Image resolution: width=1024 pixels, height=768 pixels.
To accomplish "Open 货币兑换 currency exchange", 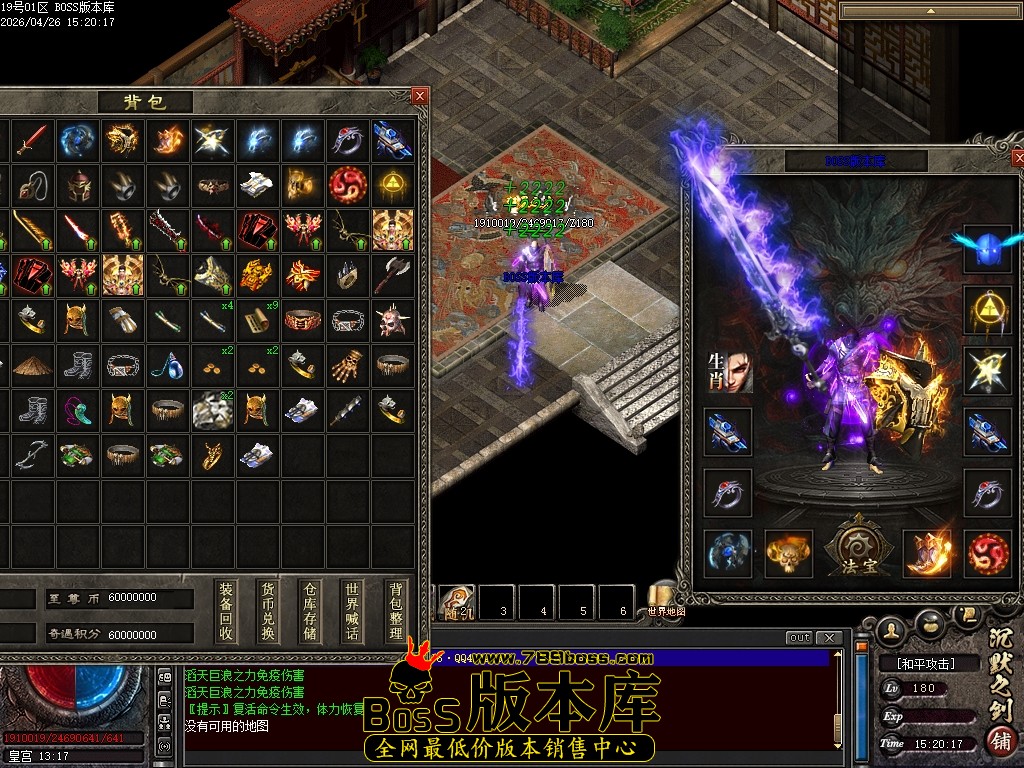I will (x=268, y=611).
